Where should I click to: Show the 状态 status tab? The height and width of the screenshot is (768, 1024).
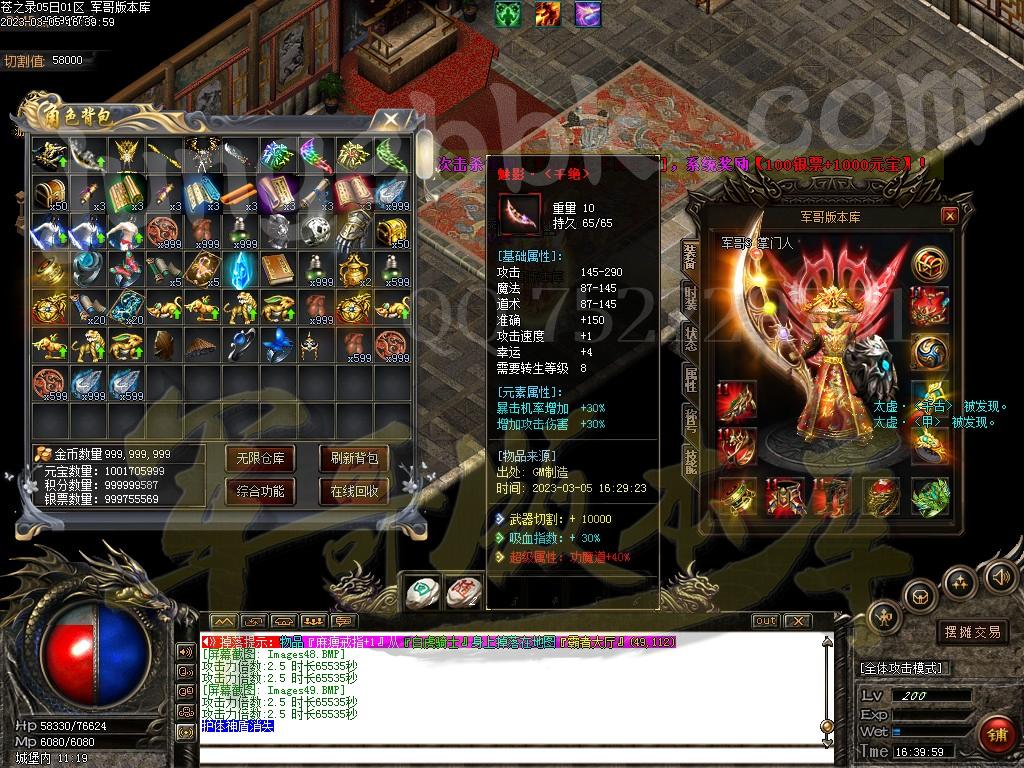[x=690, y=337]
